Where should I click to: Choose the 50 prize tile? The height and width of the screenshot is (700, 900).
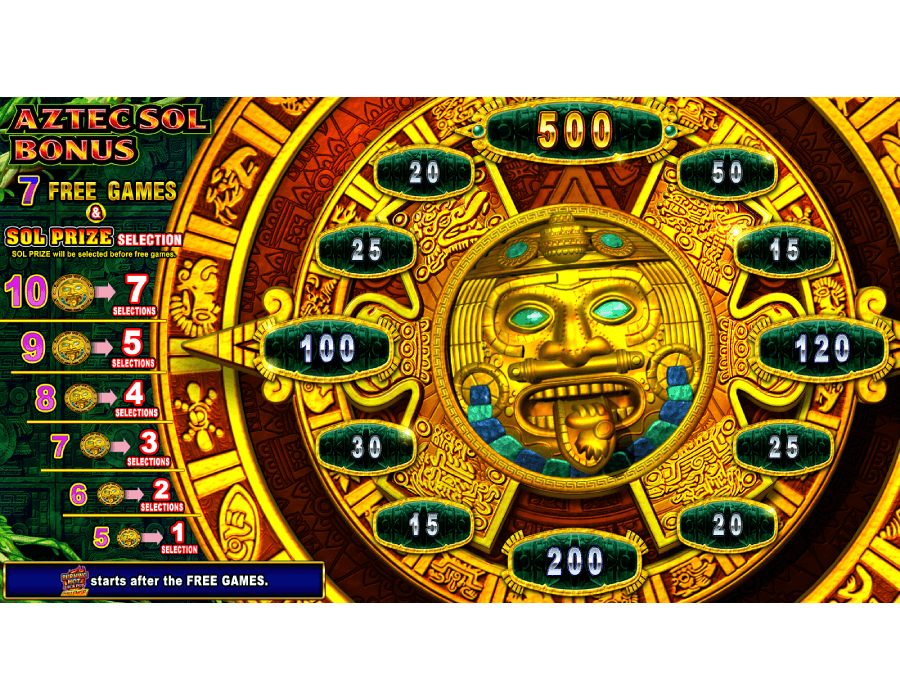(x=727, y=173)
